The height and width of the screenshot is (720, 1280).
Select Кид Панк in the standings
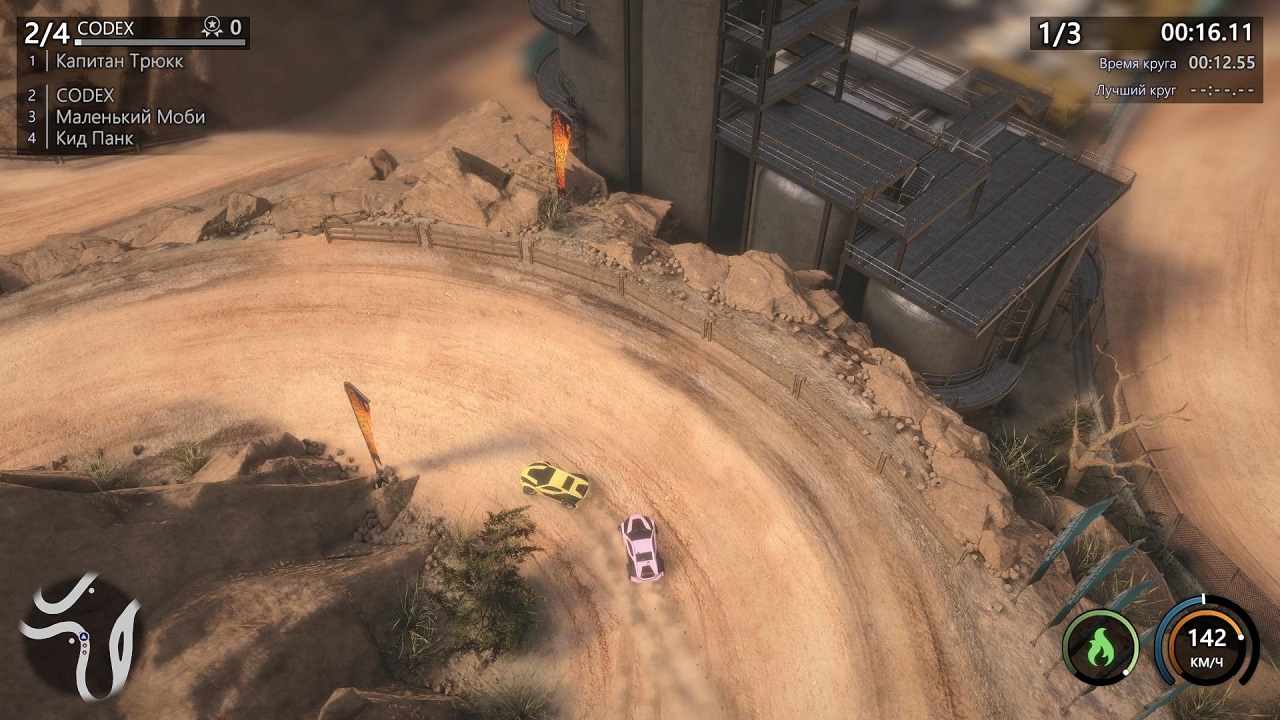click(x=94, y=139)
